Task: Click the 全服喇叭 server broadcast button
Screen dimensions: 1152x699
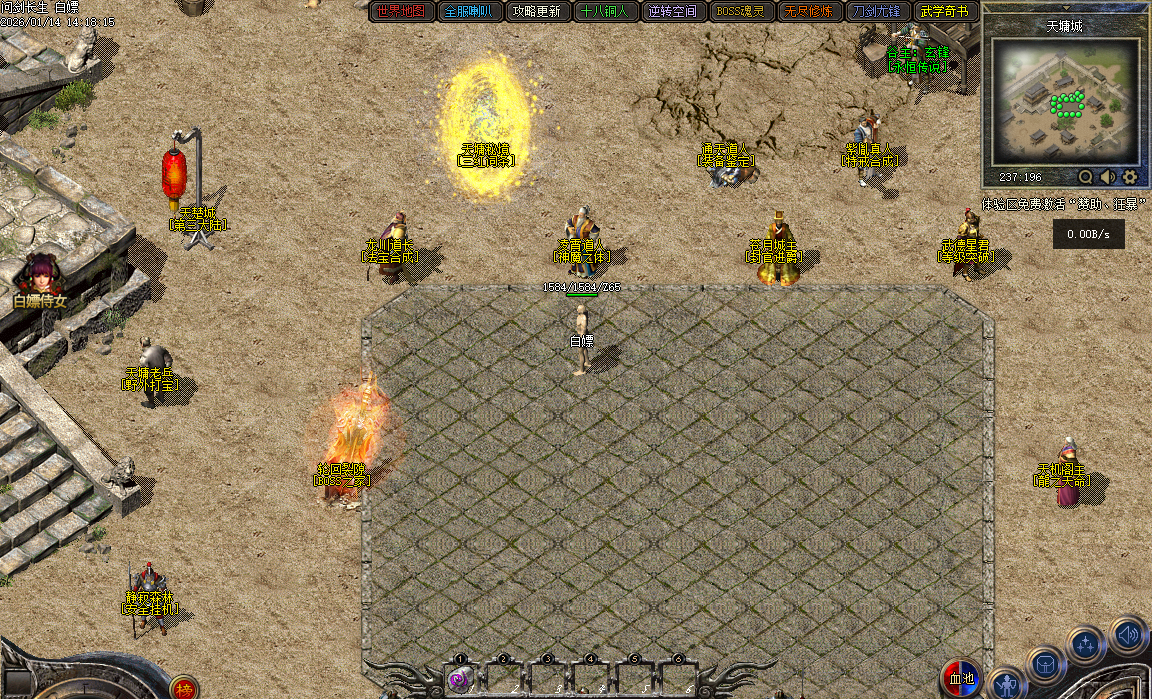Action: coord(469,12)
